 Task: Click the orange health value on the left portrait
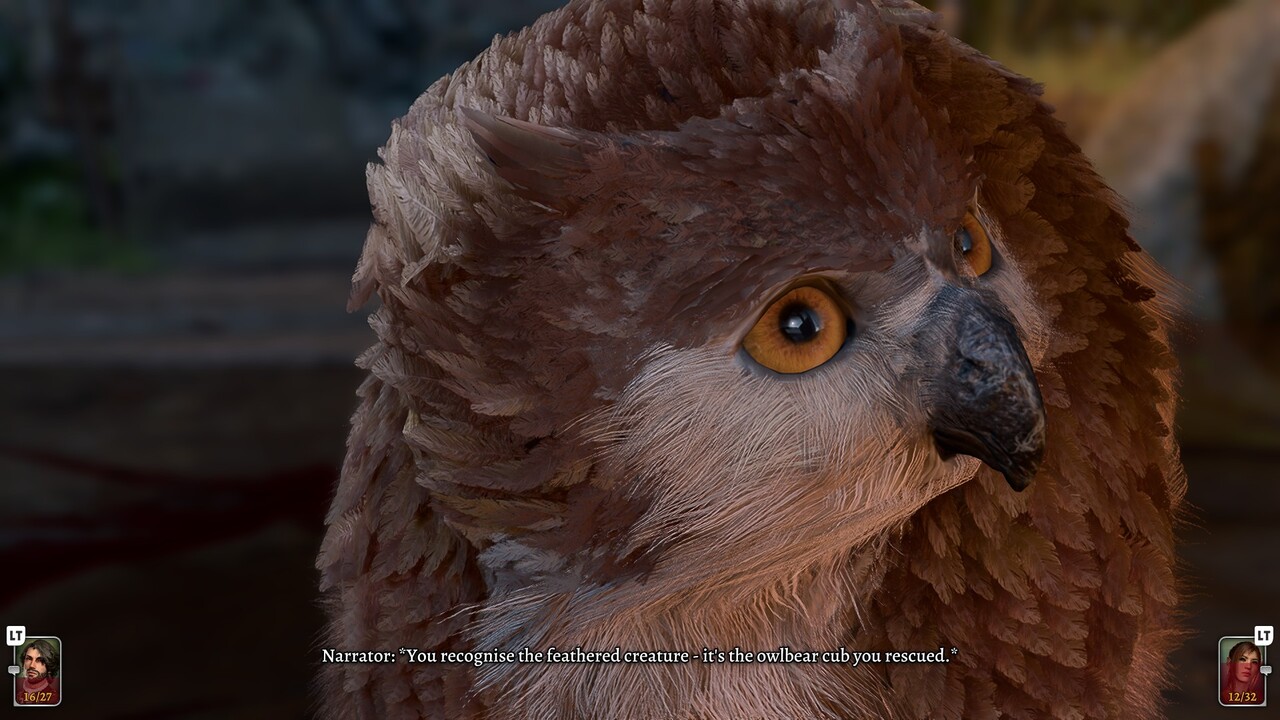(x=38, y=696)
